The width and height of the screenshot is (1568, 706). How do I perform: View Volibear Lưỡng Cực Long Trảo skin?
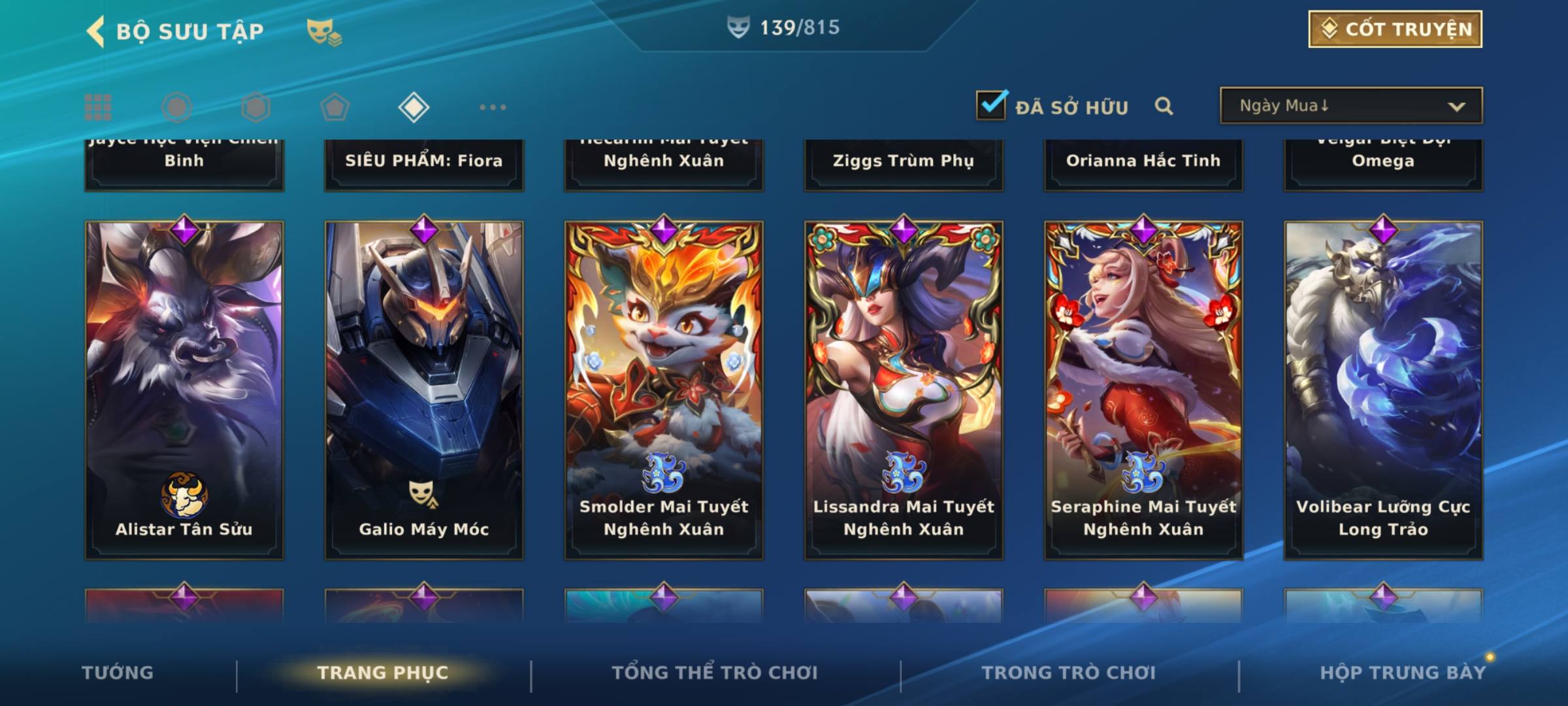[x=1383, y=390]
